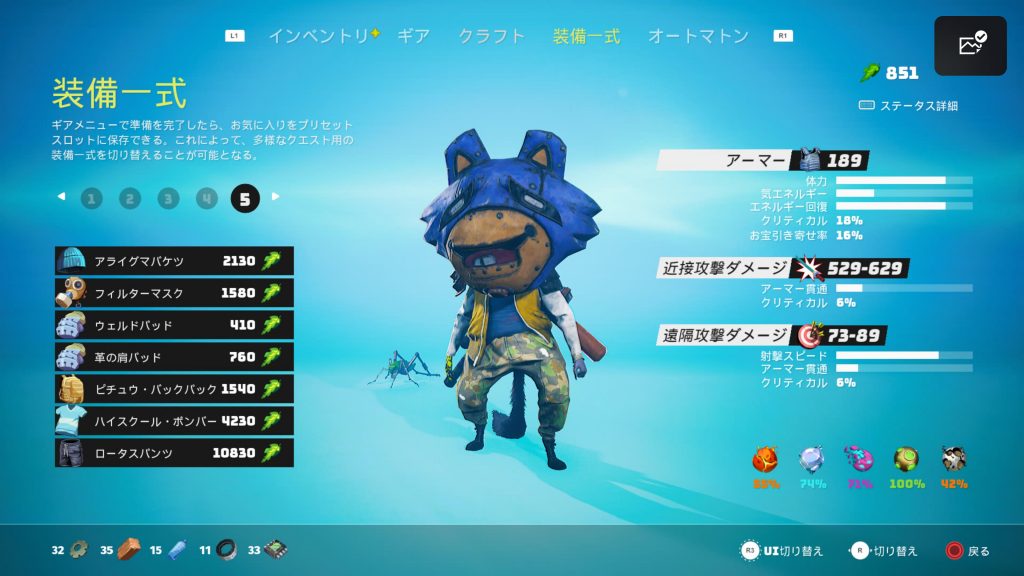Select the フィルターマスク gear row

[174, 293]
